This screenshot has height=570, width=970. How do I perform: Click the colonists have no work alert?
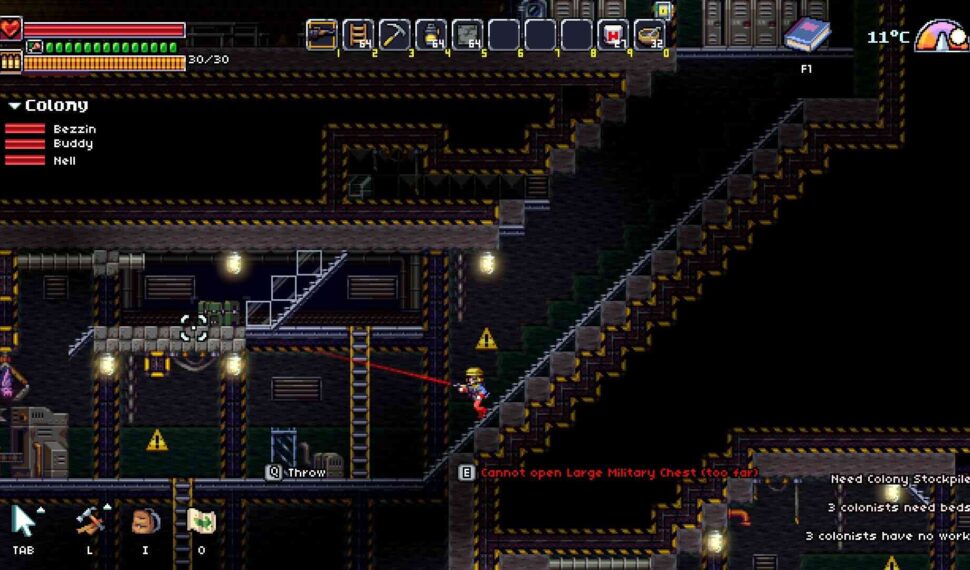coord(887,536)
